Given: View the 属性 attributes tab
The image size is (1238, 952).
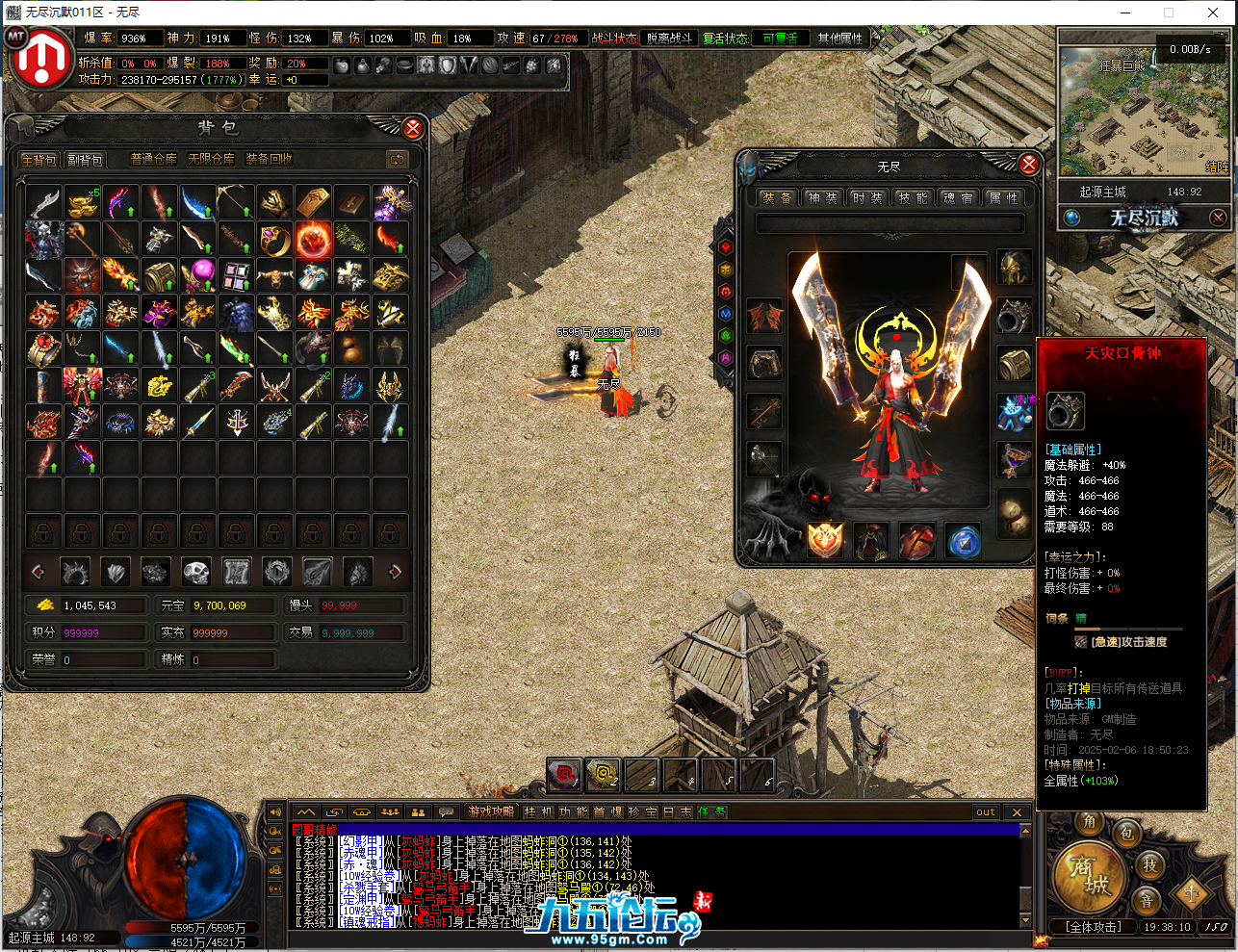Looking at the screenshot, I should 1002,197.
